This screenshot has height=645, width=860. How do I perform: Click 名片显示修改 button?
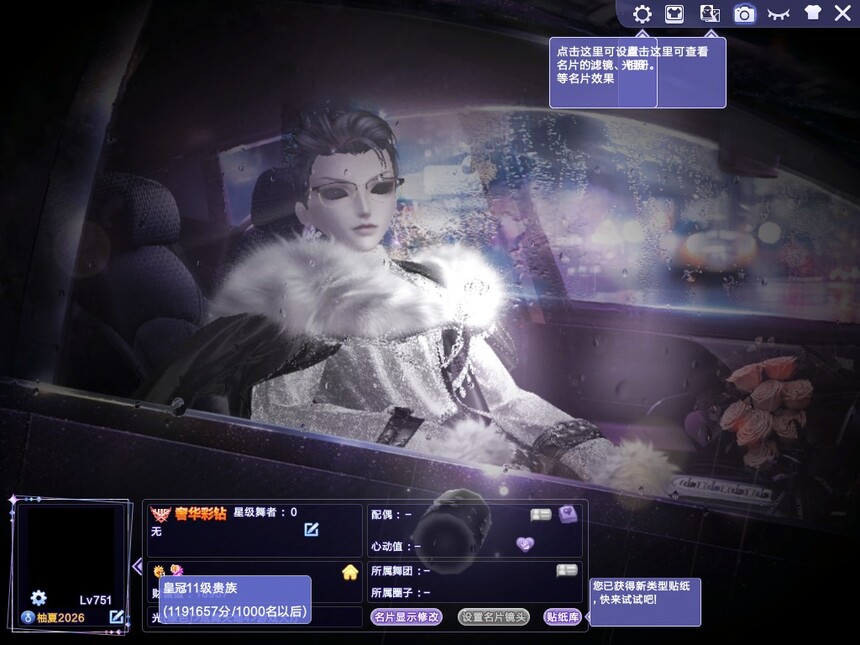pos(406,617)
